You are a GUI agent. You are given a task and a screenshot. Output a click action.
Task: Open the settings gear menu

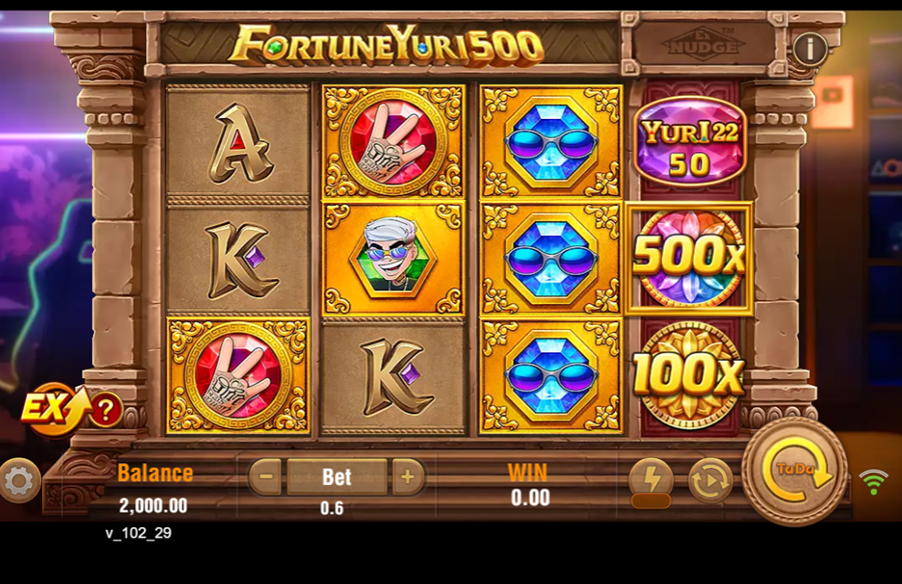point(19,481)
